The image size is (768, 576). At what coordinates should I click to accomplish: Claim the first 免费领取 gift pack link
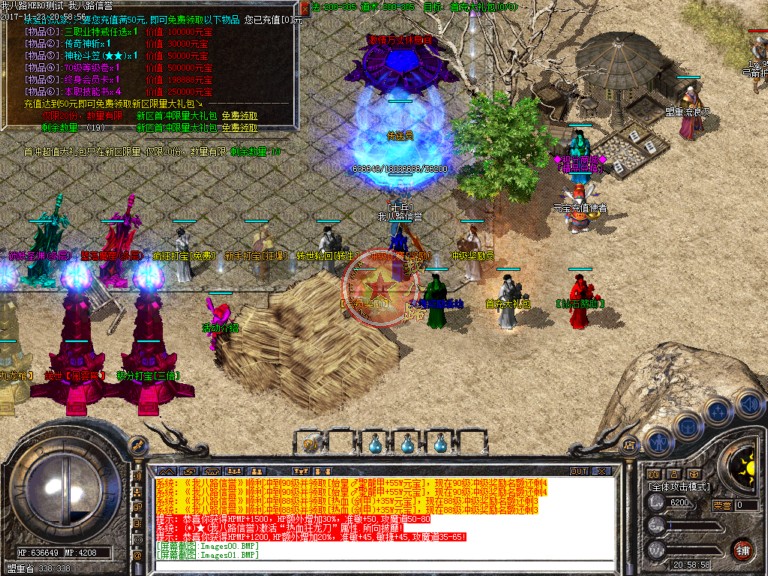click(239, 115)
